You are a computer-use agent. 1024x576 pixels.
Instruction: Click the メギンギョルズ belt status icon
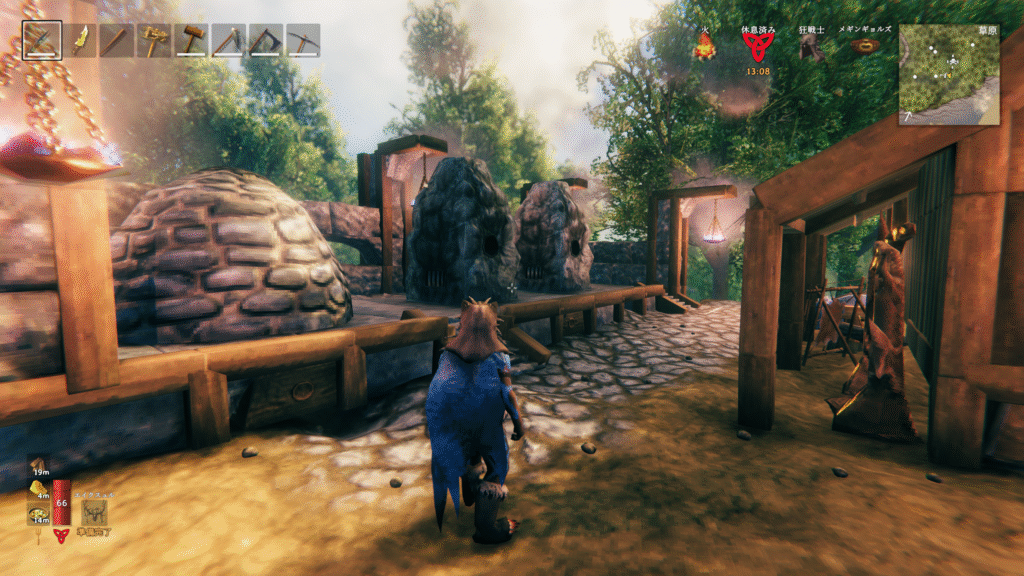(866, 46)
